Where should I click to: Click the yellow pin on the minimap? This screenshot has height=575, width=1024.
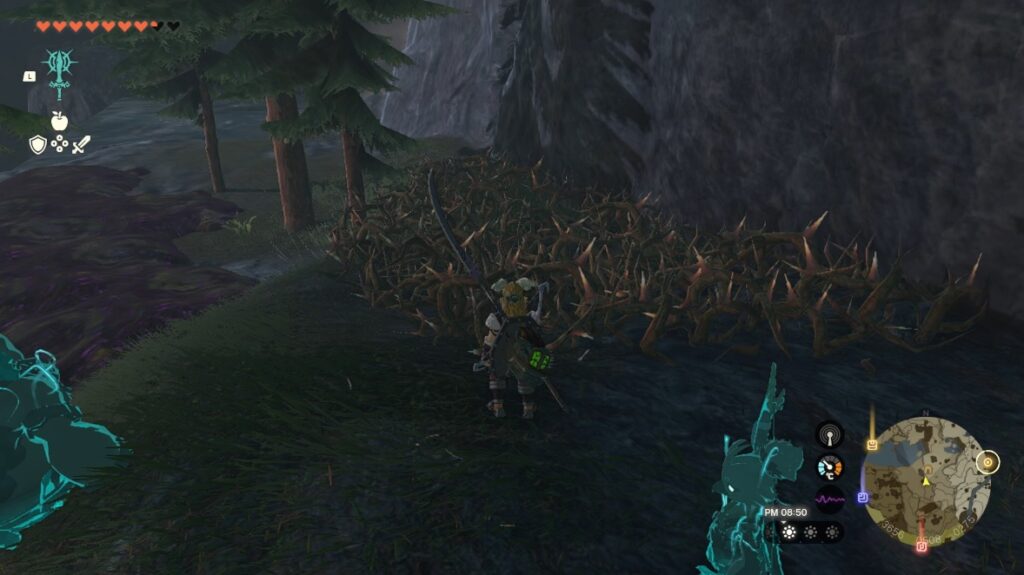(872, 443)
